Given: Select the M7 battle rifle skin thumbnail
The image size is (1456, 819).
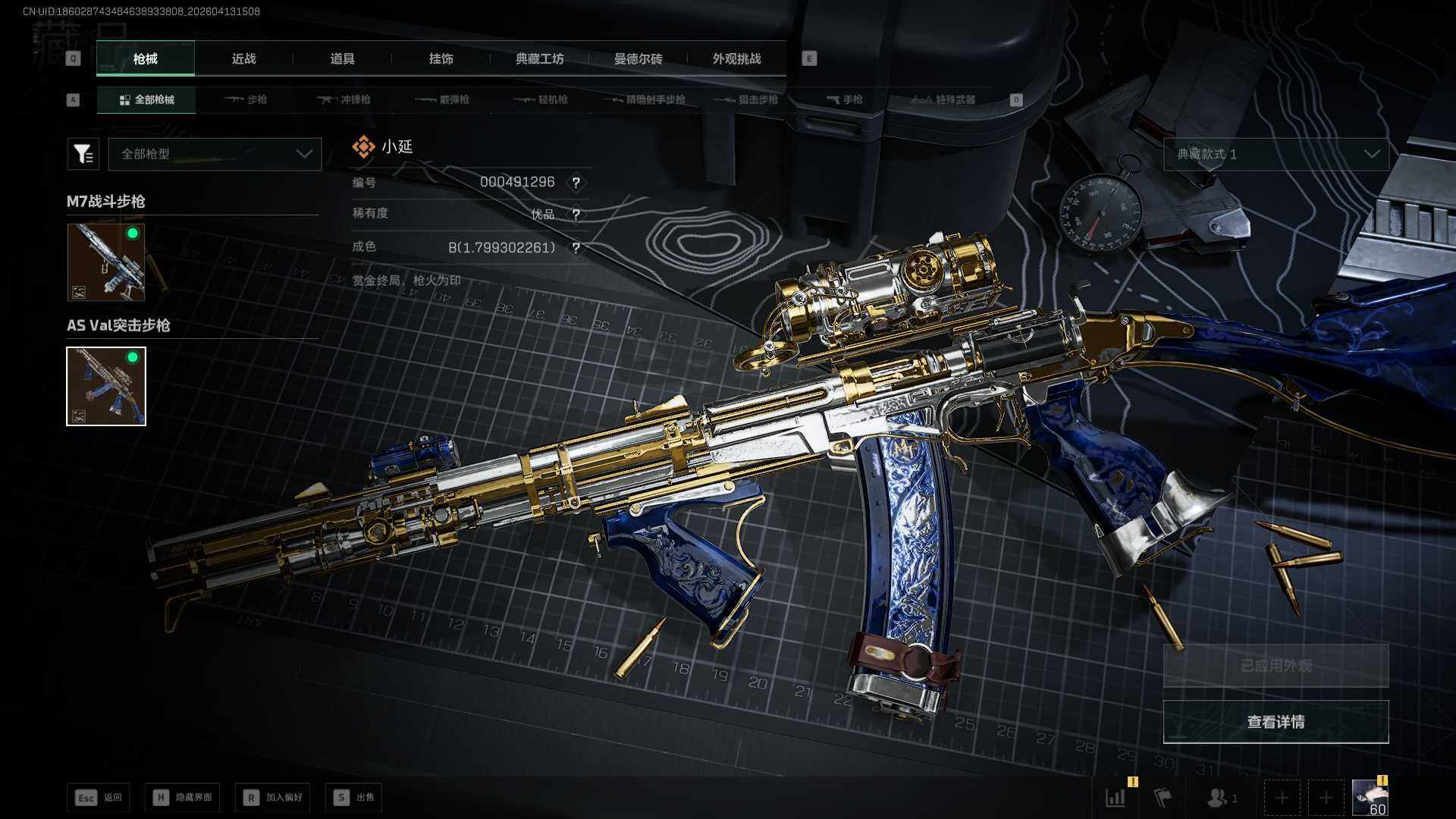Looking at the screenshot, I should [x=106, y=262].
